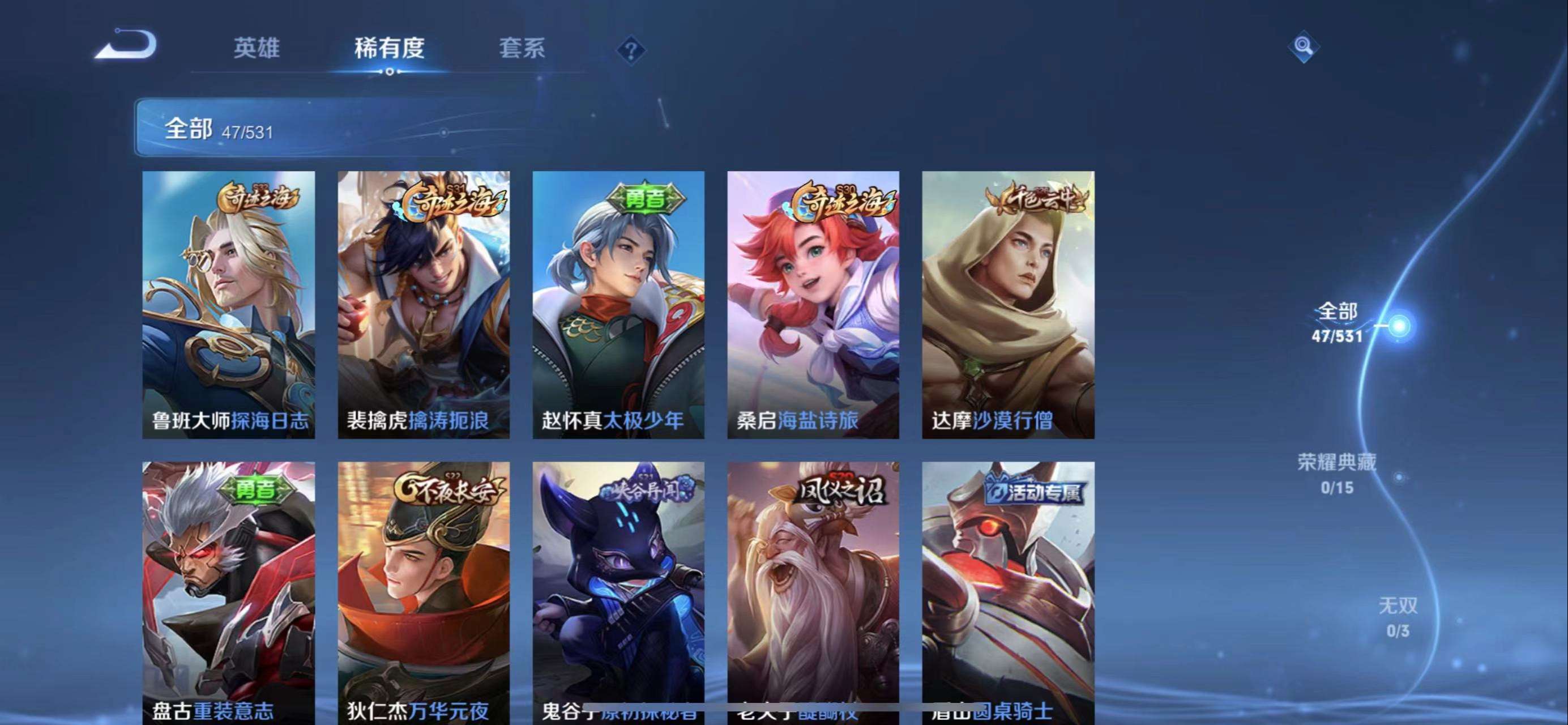
Task: Pick 盘古 重装意志 skin card
Action: 229,590
